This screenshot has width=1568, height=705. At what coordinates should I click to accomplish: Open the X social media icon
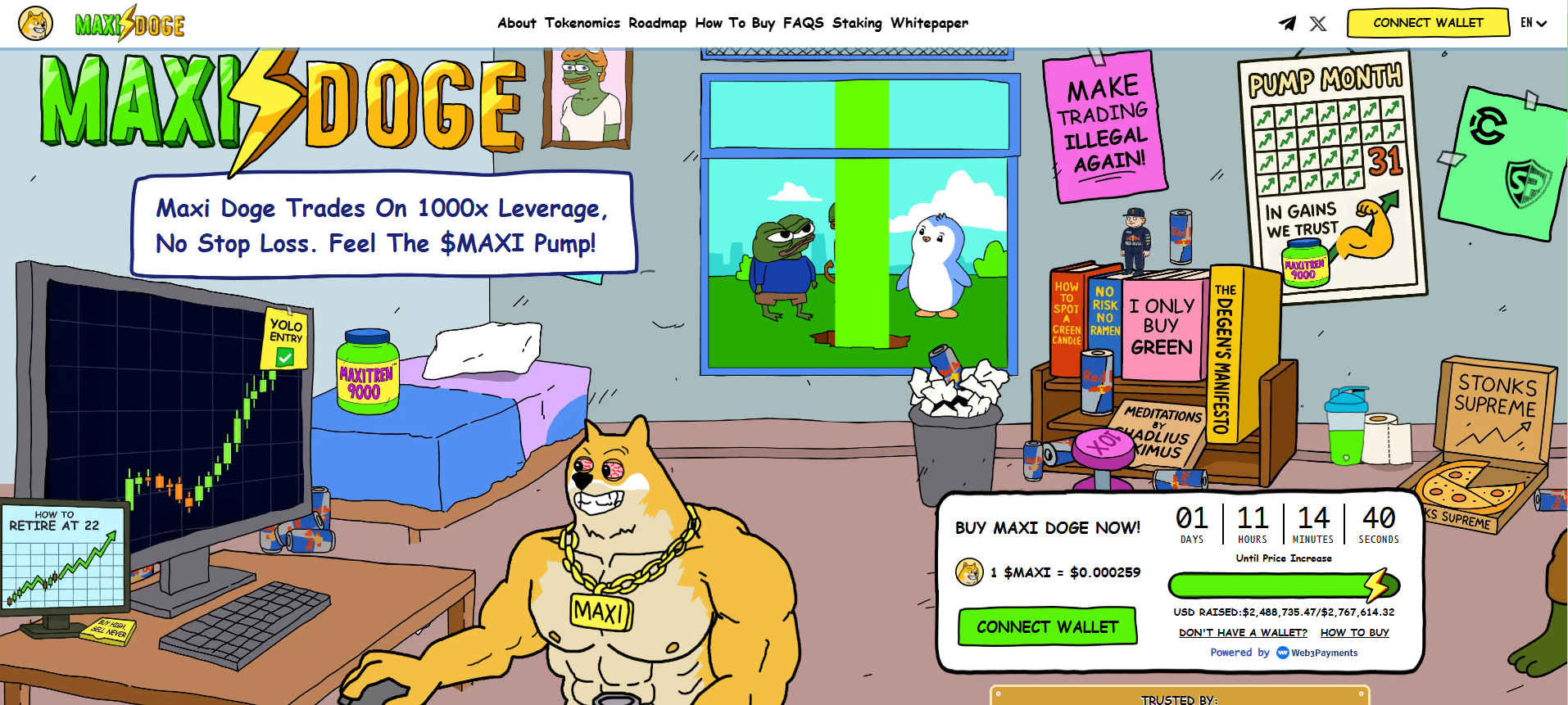pyautogui.click(x=1318, y=23)
